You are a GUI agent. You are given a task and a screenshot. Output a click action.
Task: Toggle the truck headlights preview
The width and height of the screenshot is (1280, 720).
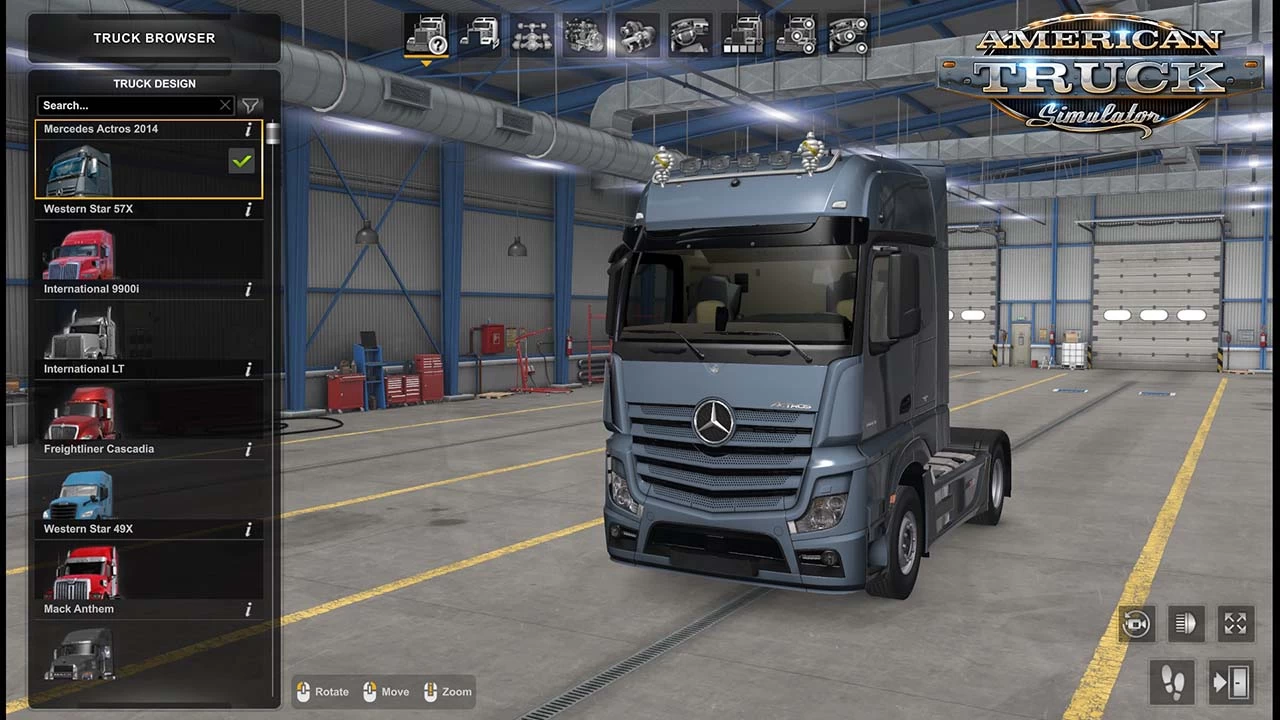tap(1186, 623)
